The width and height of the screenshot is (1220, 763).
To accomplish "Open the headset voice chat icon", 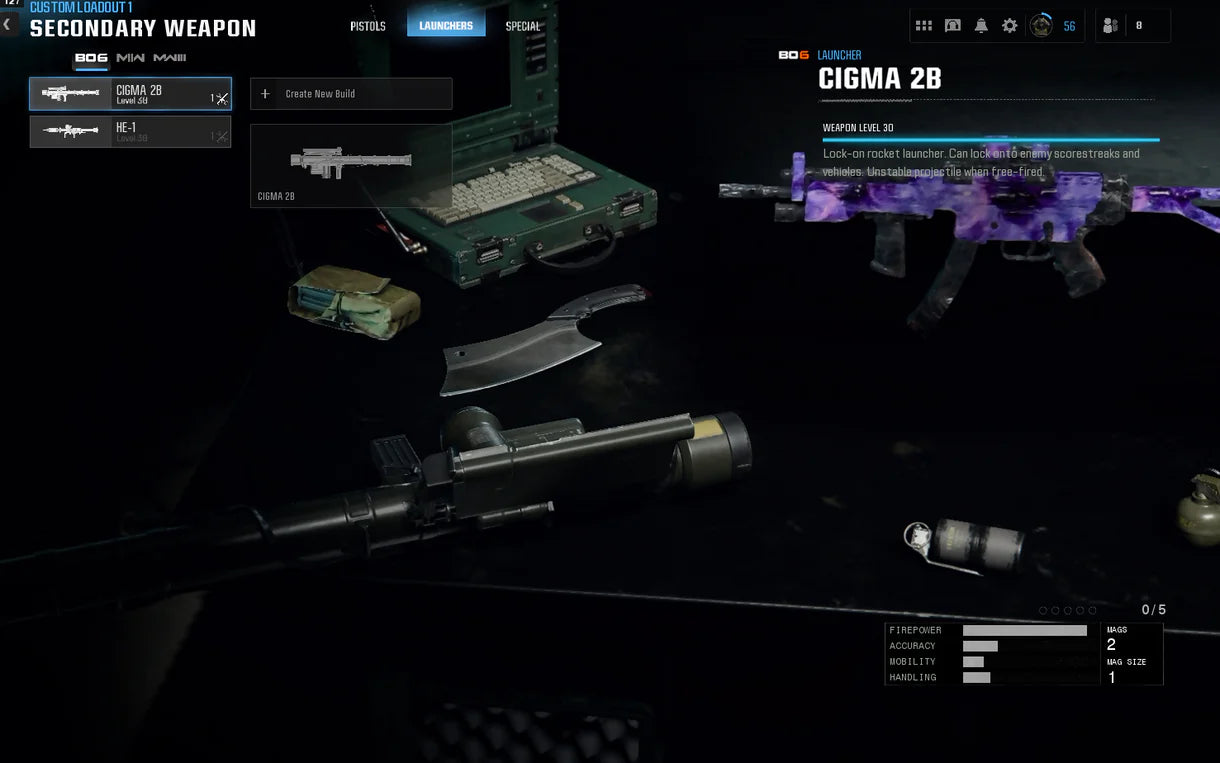I will (x=953, y=26).
